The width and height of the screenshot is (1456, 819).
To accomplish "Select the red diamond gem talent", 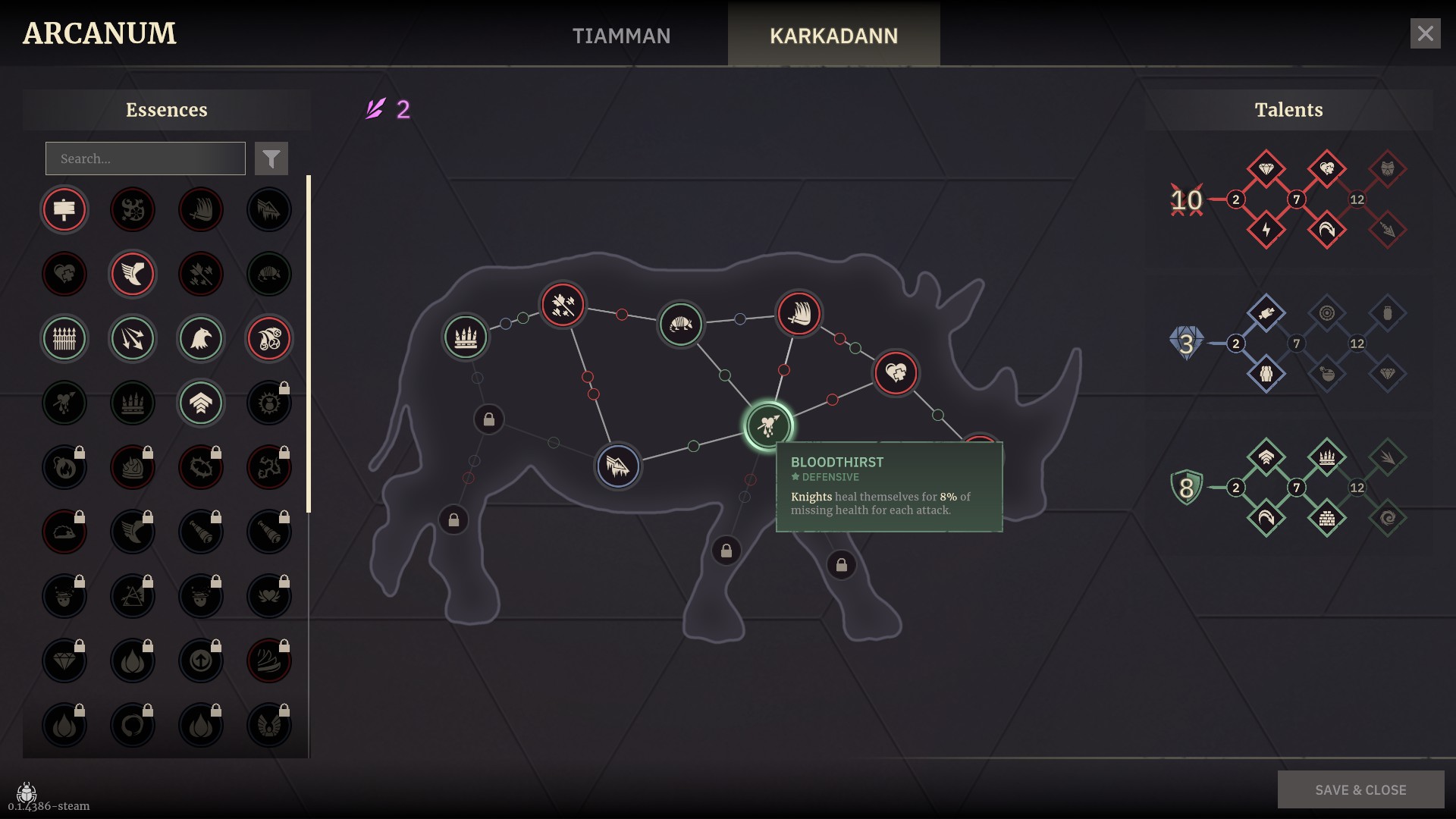I will tap(1266, 168).
